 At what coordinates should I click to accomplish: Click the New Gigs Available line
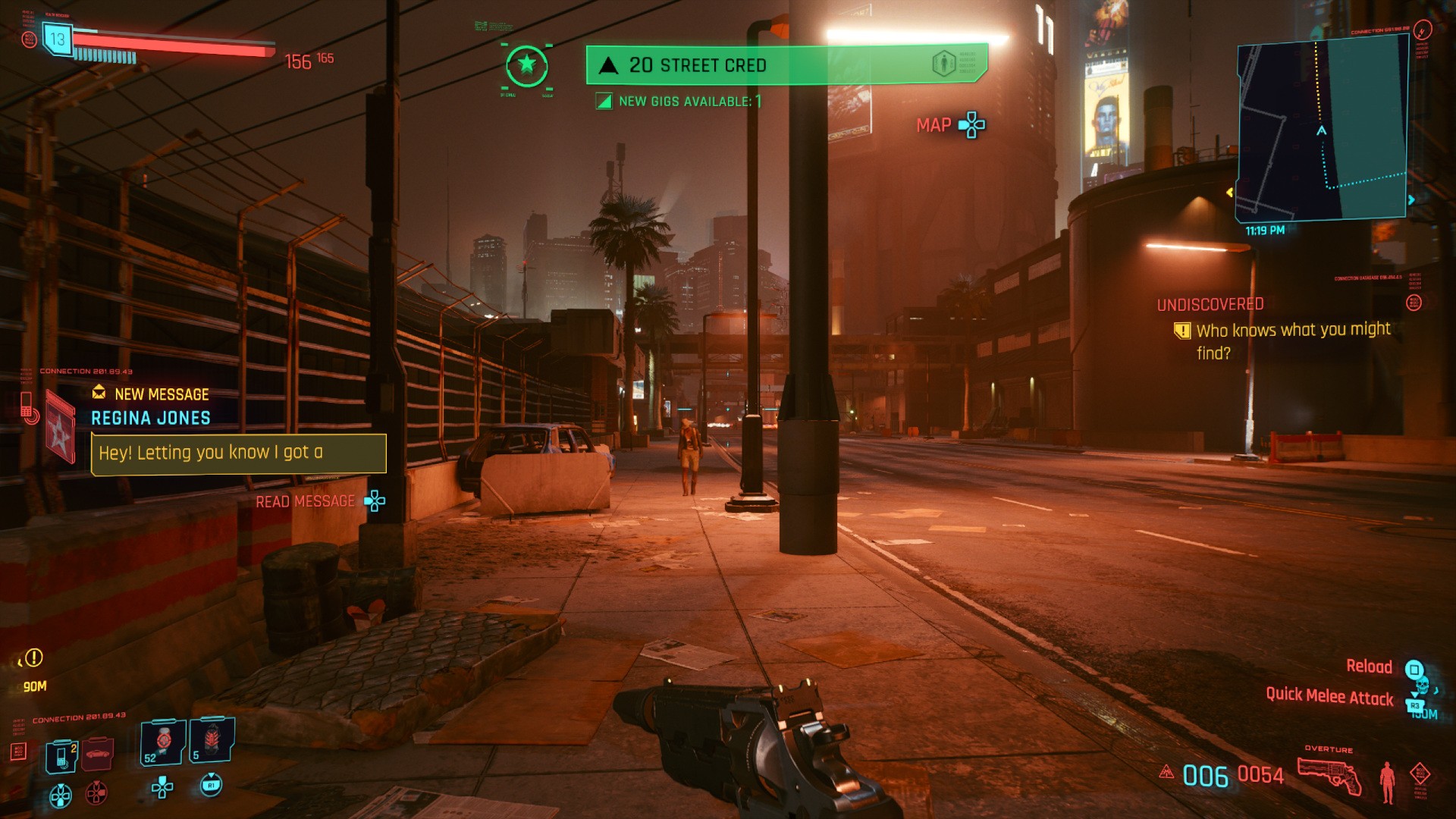point(680,102)
